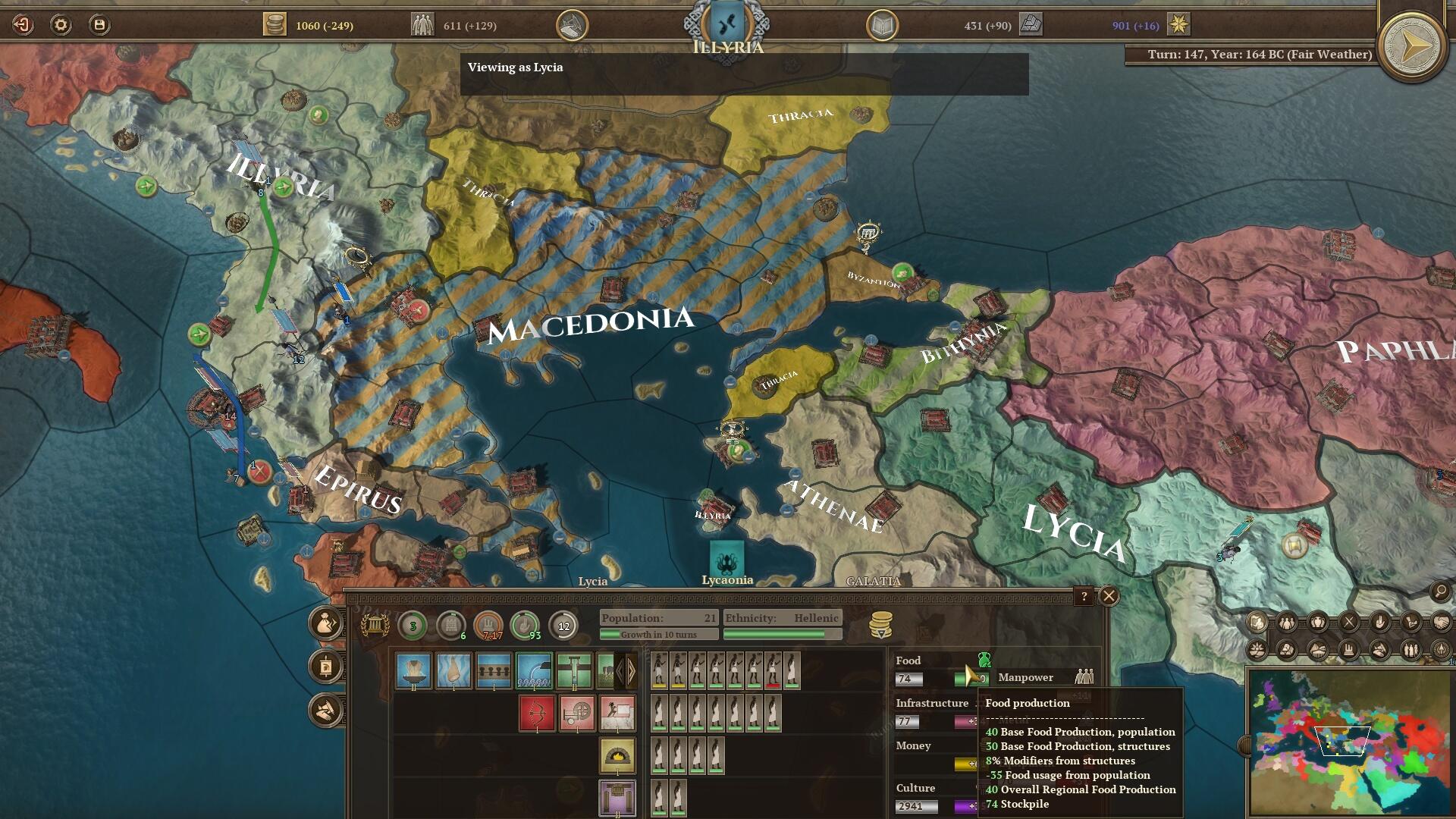Toggle the handshake diplomacy map mode
Image resolution: width=1456 pixels, height=819 pixels.
(1441, 623)
